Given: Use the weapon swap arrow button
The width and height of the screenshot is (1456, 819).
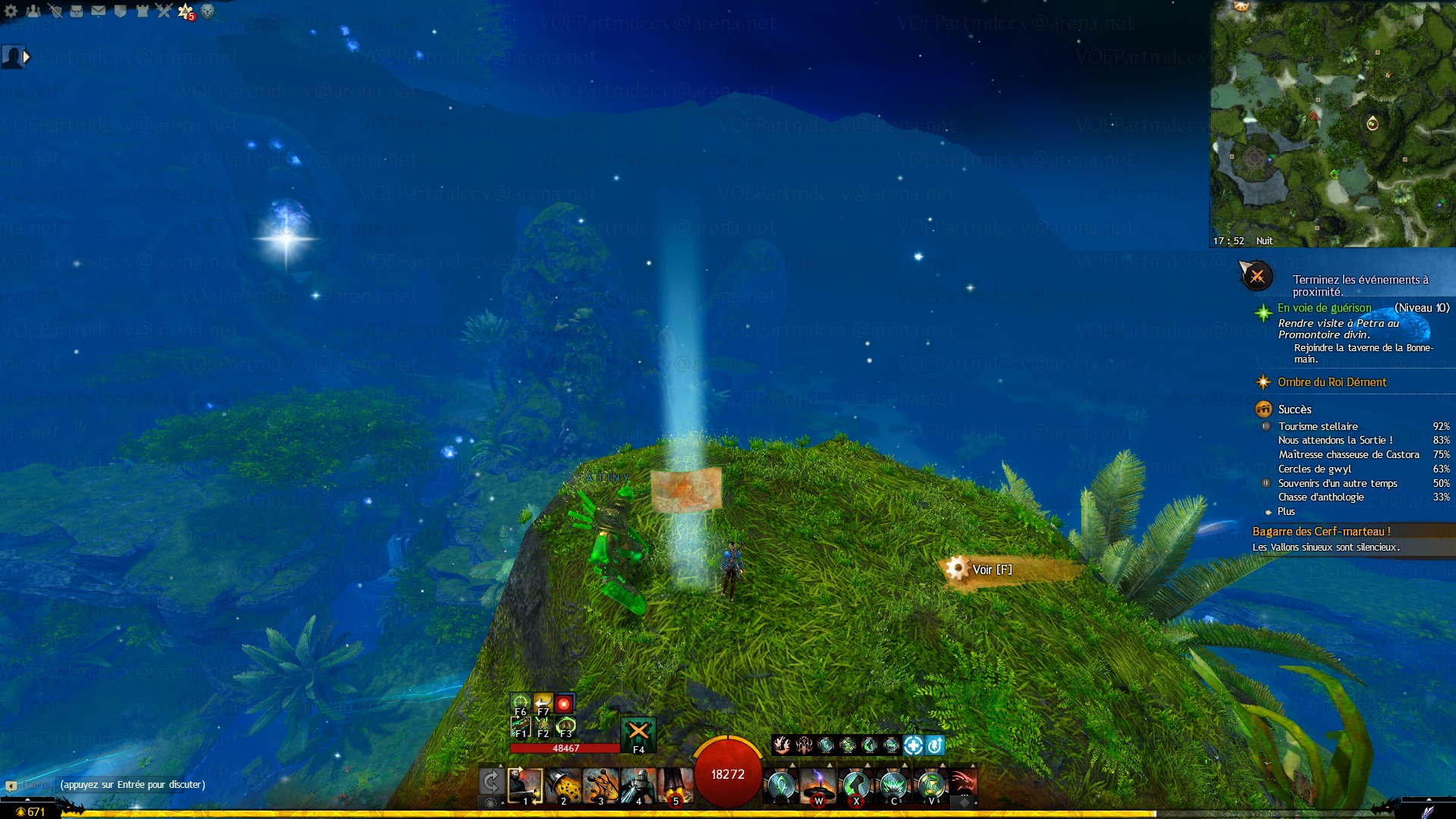Looking at the screenshot, I should [491, 782].
